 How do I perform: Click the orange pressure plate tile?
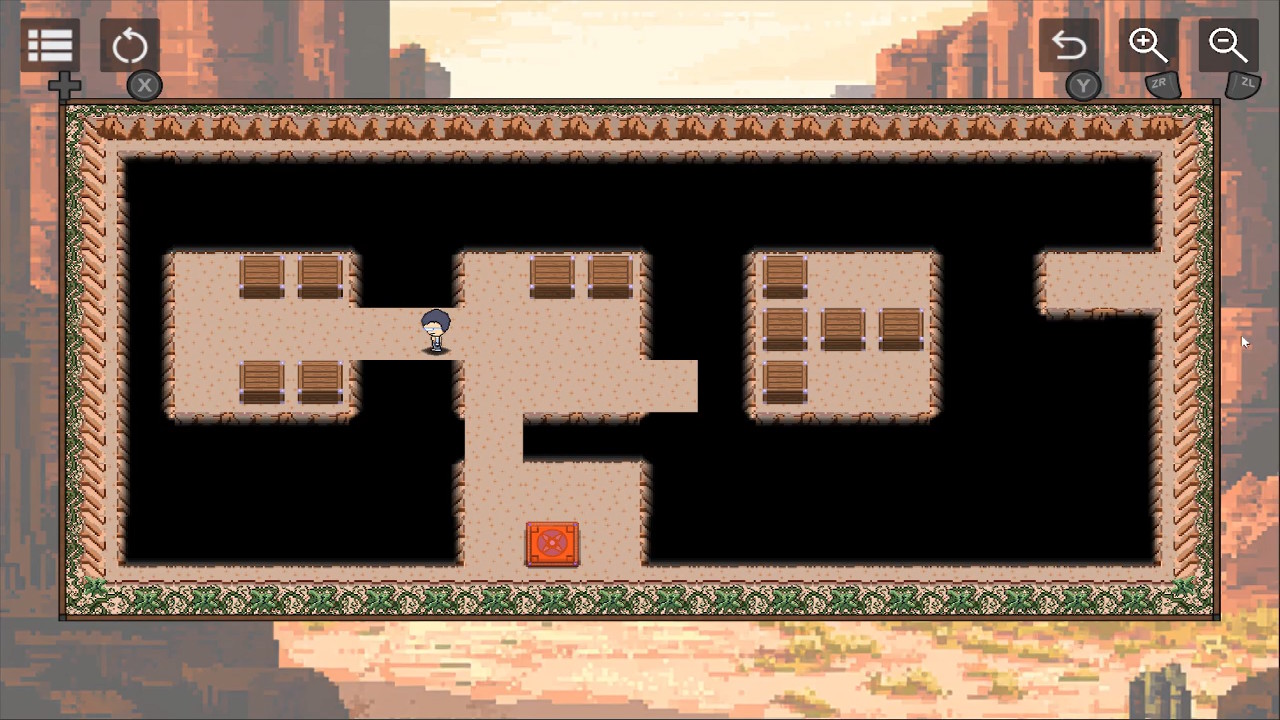pyautogui.click(x=553, y=542)
